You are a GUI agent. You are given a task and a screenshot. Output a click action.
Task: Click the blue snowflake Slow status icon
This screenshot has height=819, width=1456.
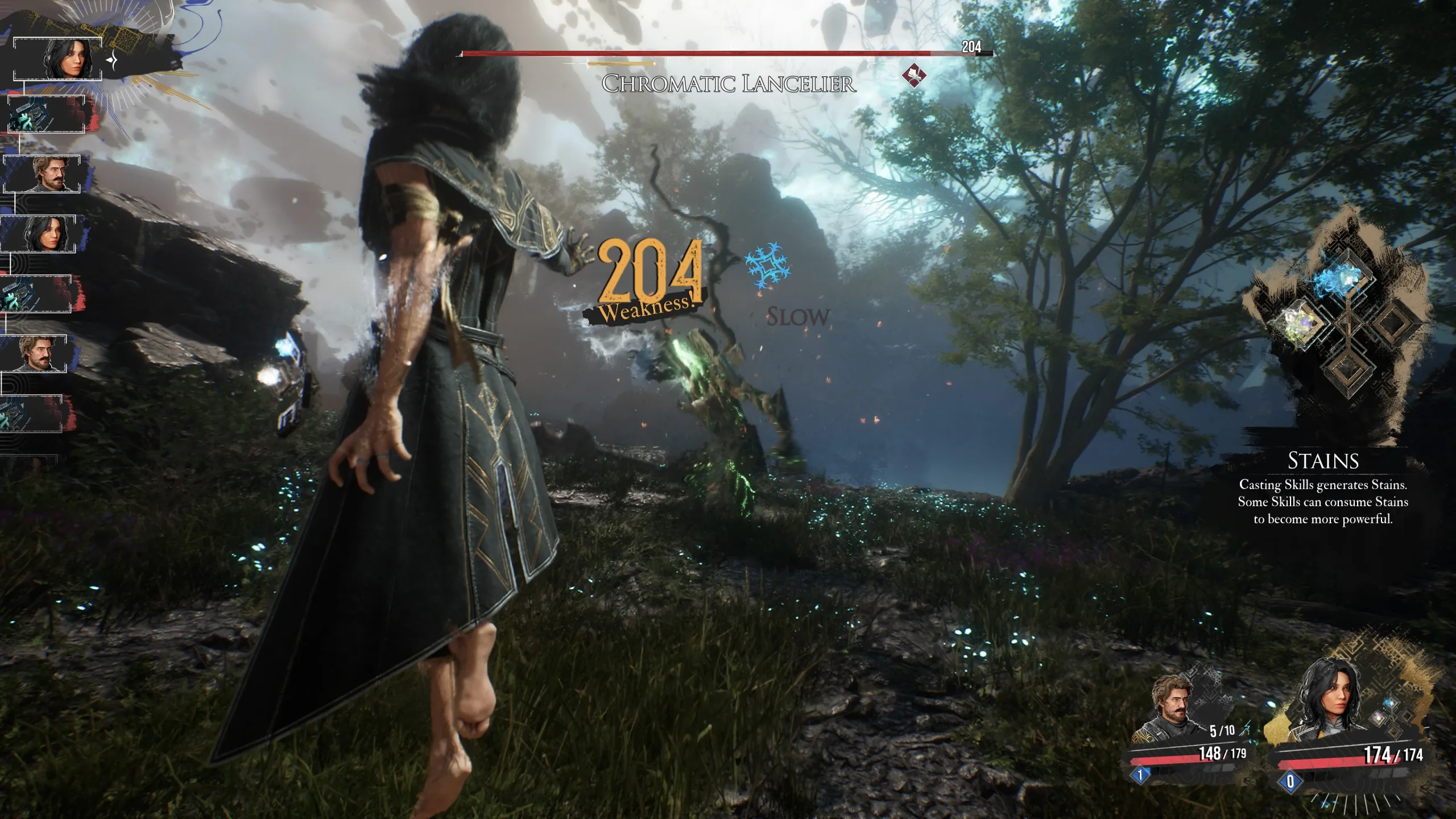pyautogui.click(x=767, y=266)
